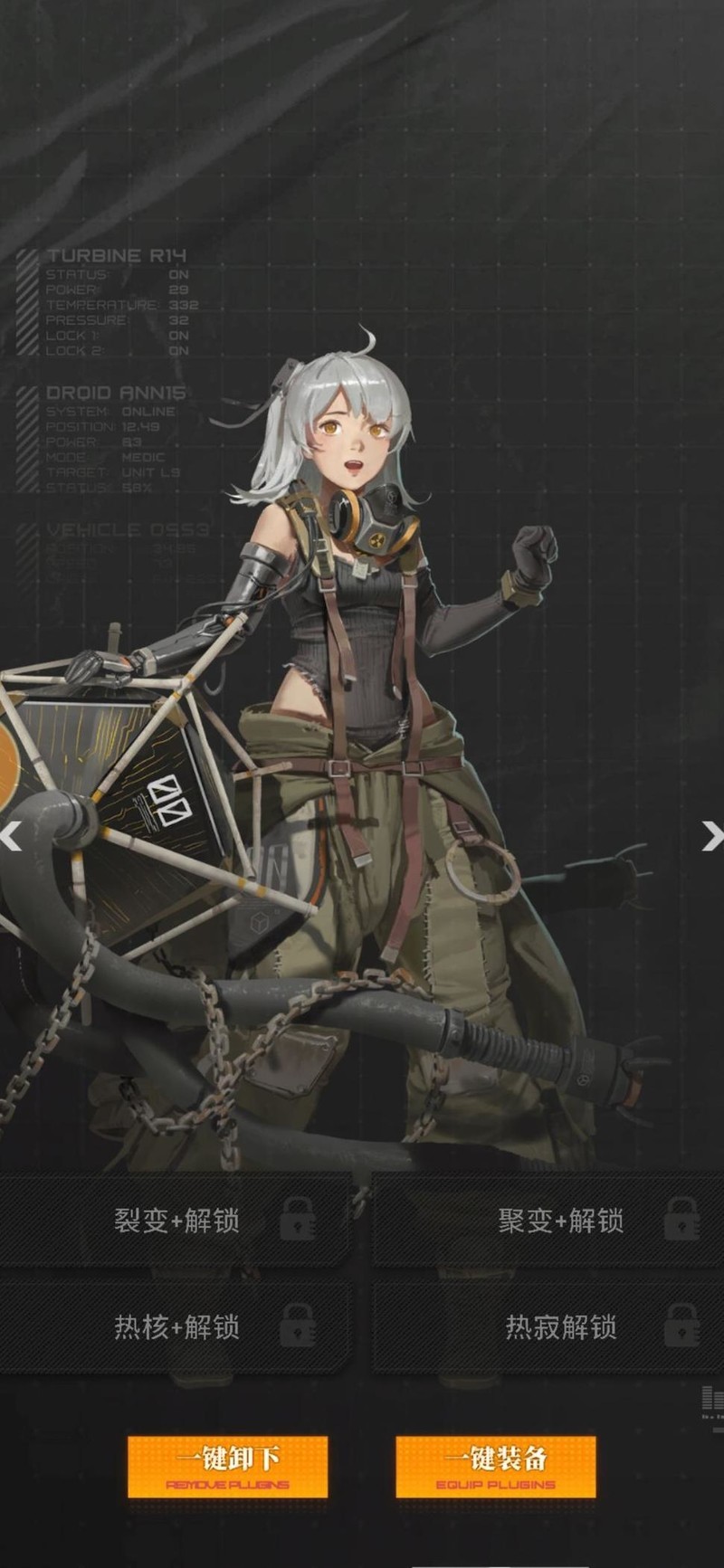Show the next character with right arrow
The height and width of the screenshot is (1568, 724).
coord(712,837)
